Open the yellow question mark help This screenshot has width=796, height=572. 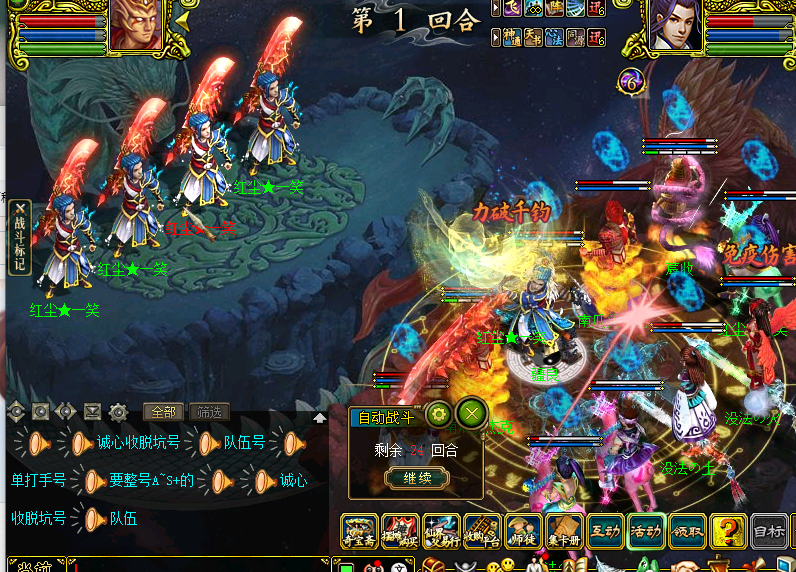click(x=728, y=531)
